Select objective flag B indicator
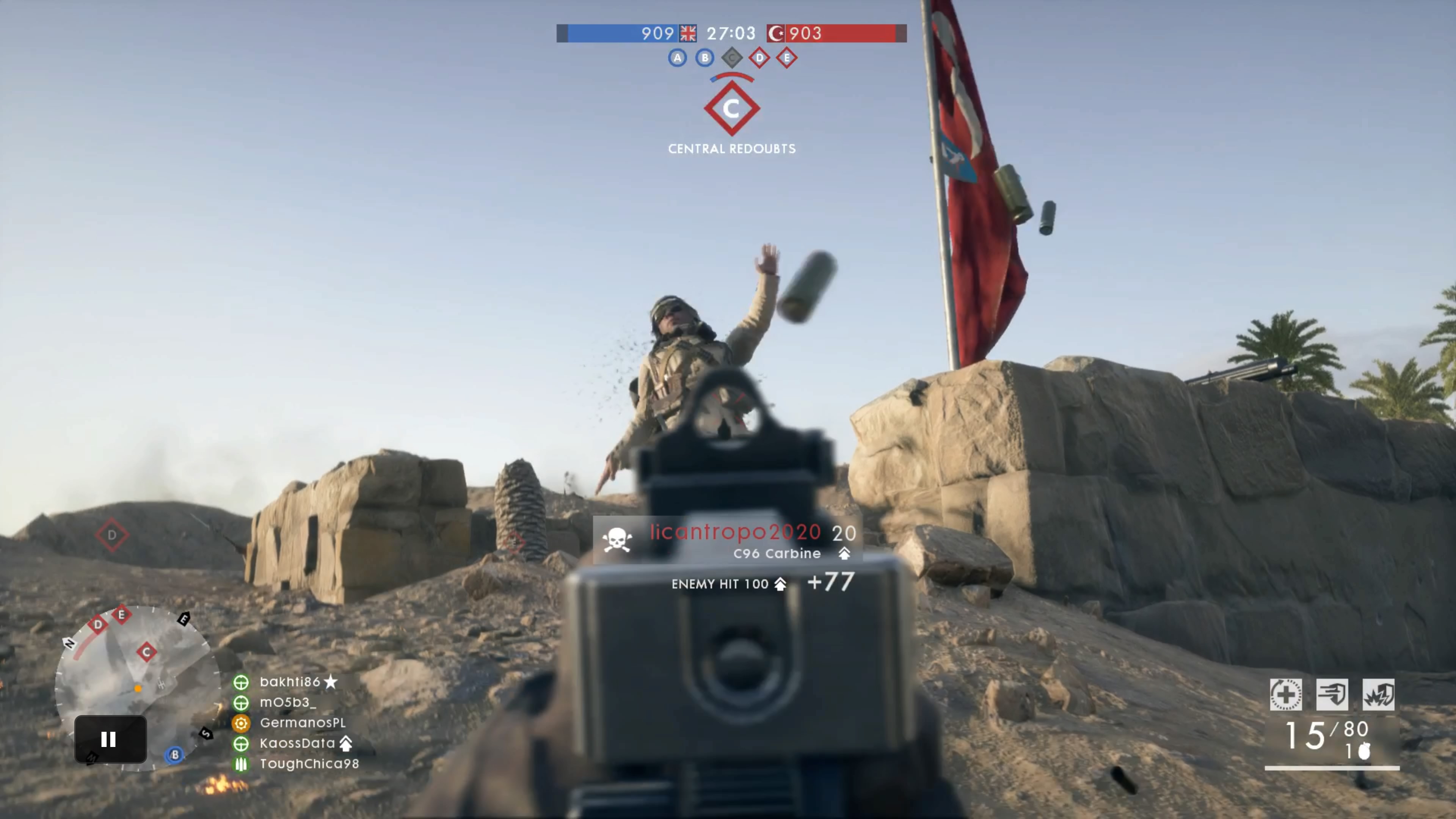This screenshot has height=819, width=1456. (704, 58)
